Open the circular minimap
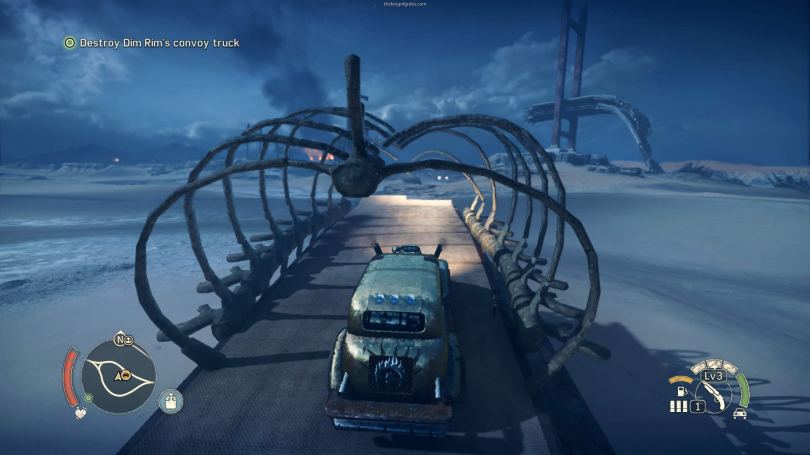This screenshot has height=455, width=810. click(120, 376)
